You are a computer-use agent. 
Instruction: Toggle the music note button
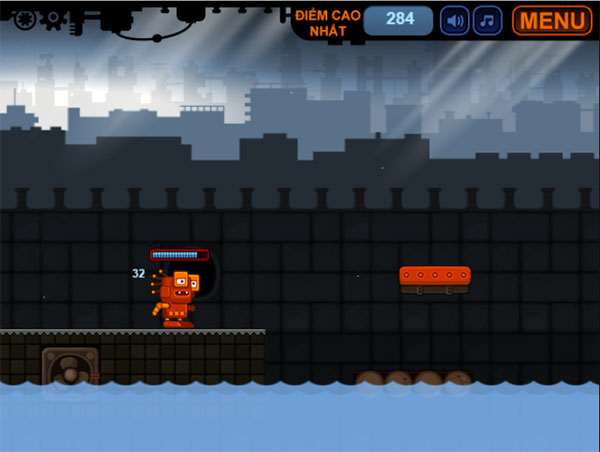point(488,20)
